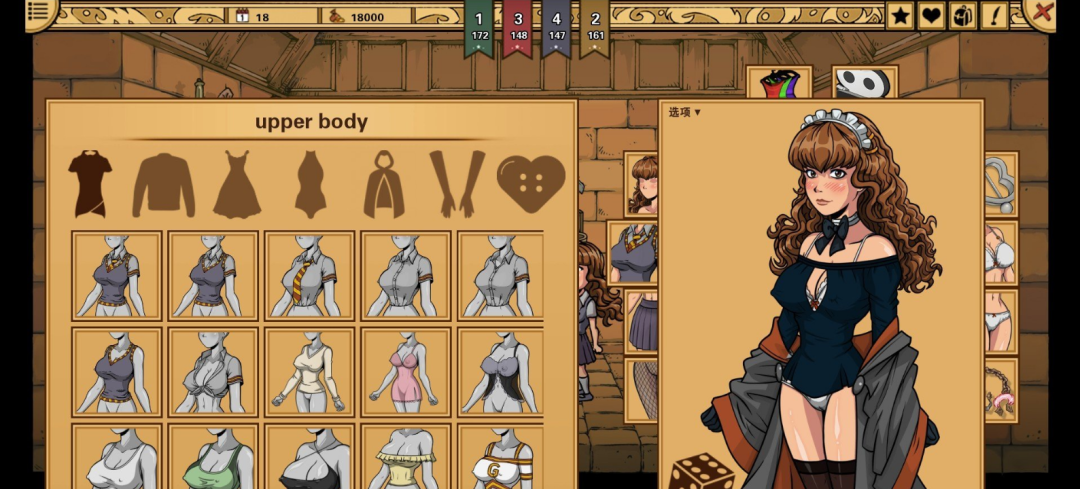The width and height of the screenshot is (1080, 489).
Task: Pick the green tank top thumbnail
Action: click(x=213, y=458)
